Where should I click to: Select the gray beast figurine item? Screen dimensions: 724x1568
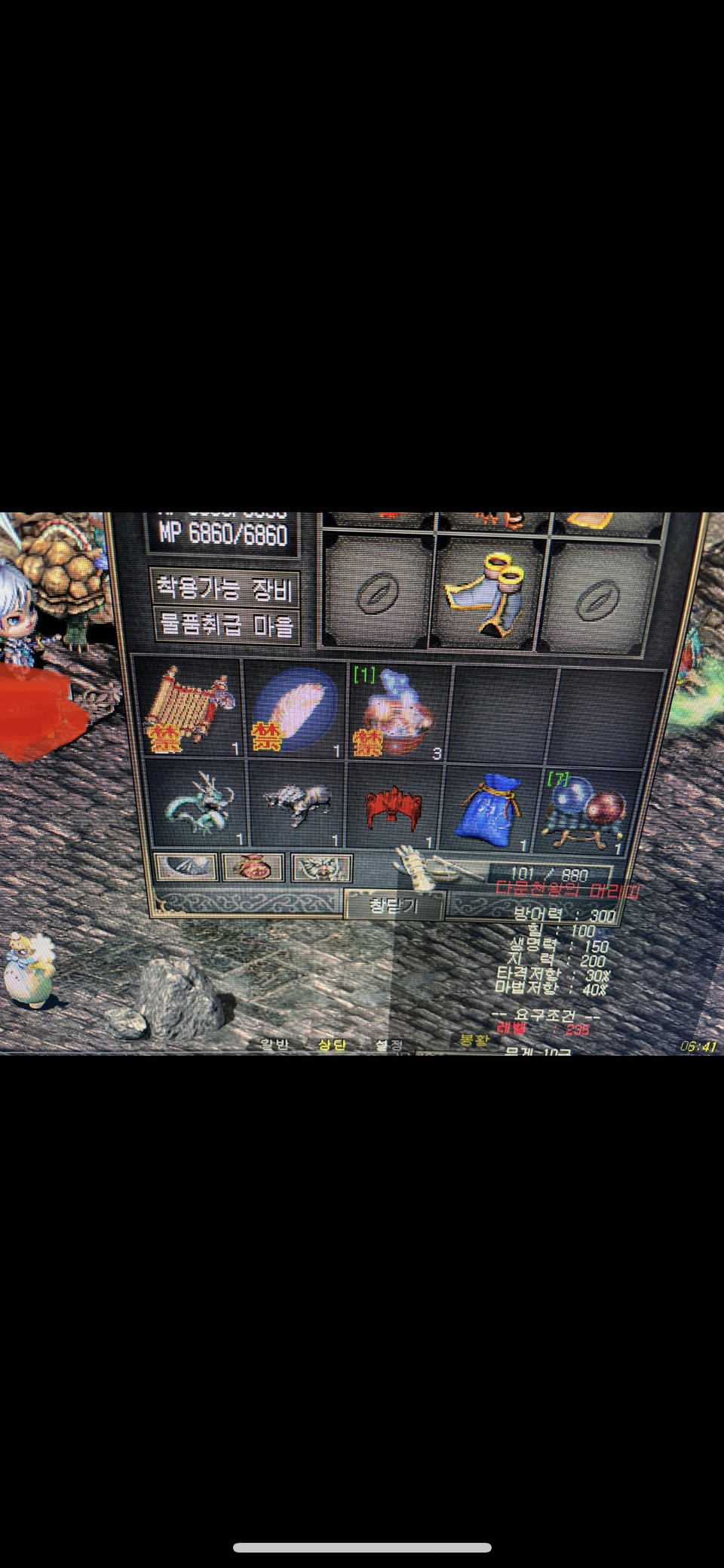pyautogui.click(x=297, y=805)
